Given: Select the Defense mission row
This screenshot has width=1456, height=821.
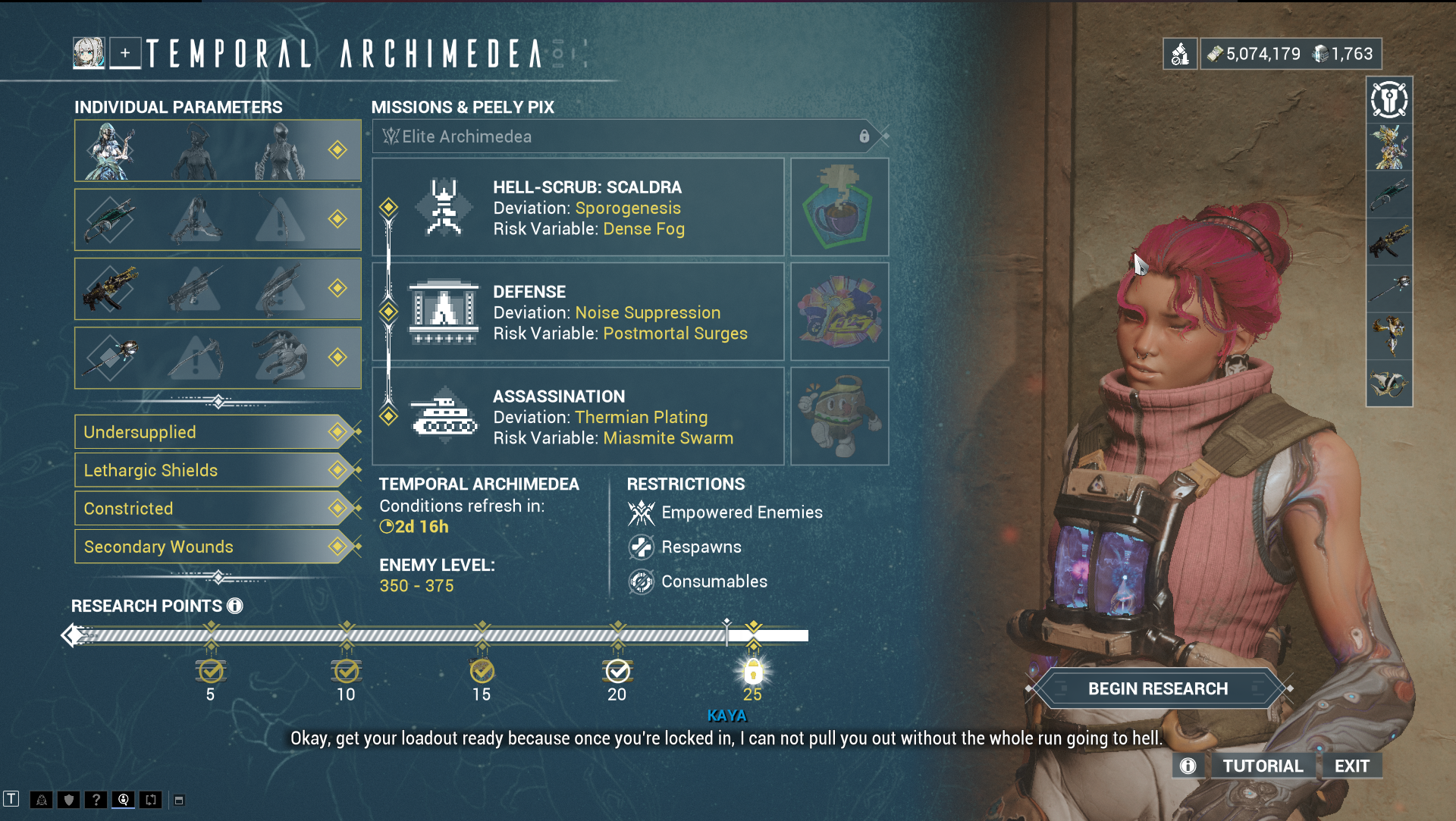Looking at the screenshot, I should point(578,312).
